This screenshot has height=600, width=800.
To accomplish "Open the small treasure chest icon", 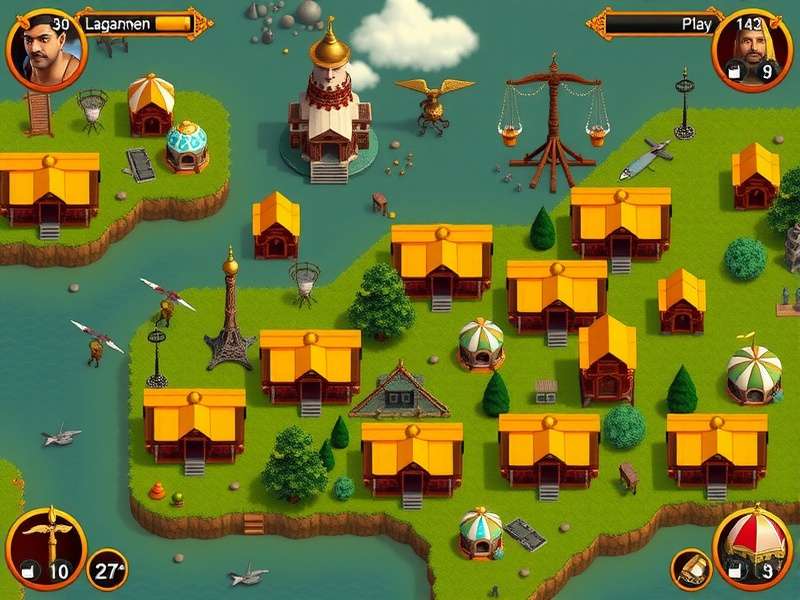I will [689, 568].
